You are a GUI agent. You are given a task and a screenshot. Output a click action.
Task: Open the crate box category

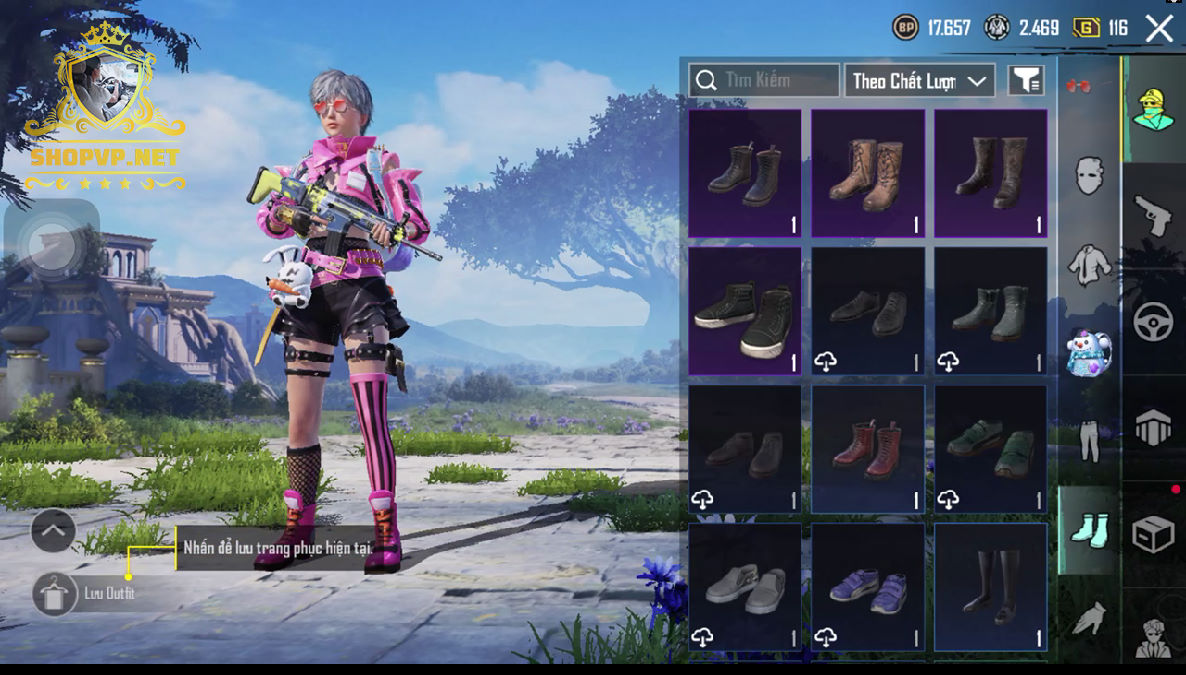[x=1153, y=534]
